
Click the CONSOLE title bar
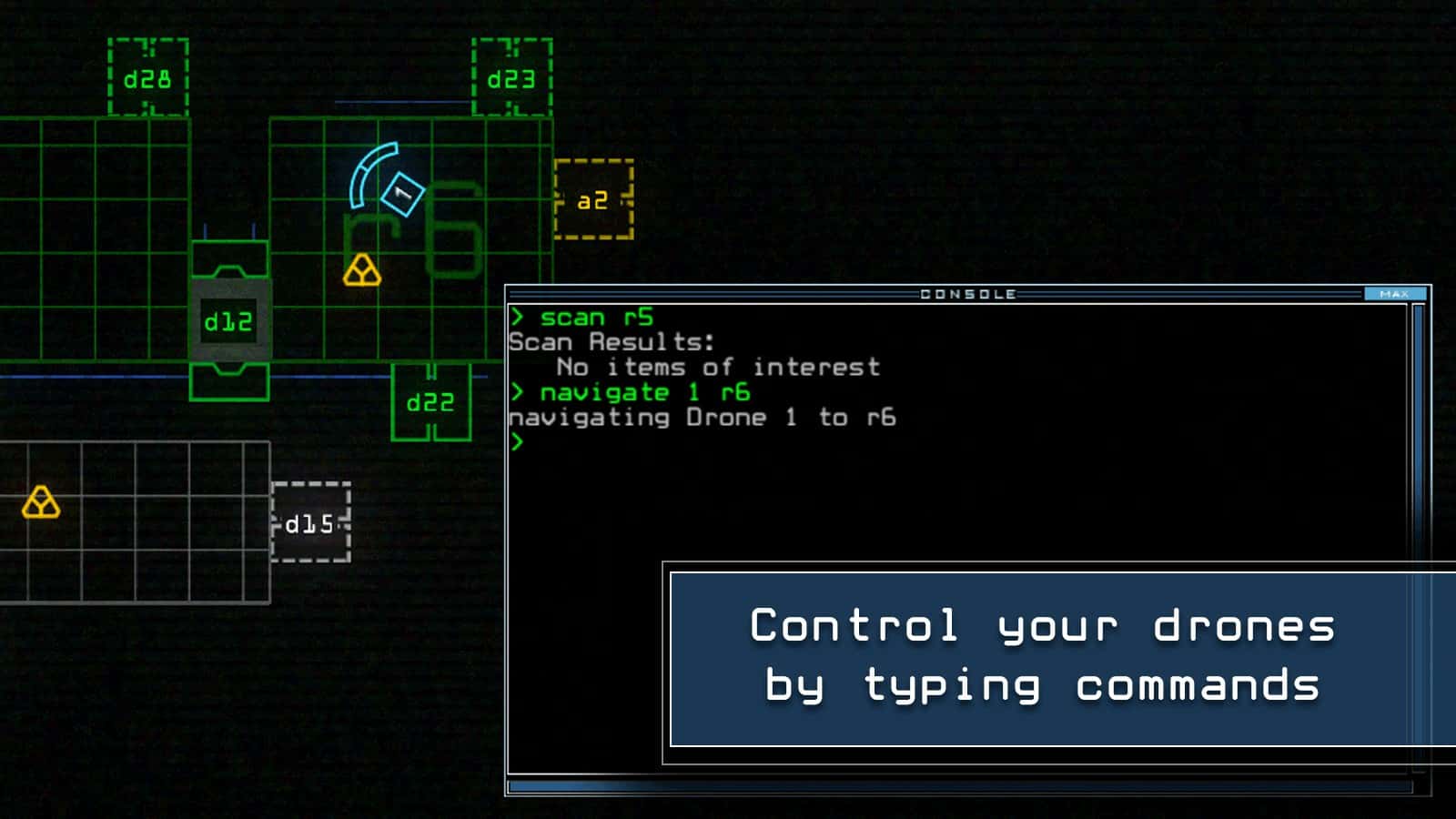[967, 293]
